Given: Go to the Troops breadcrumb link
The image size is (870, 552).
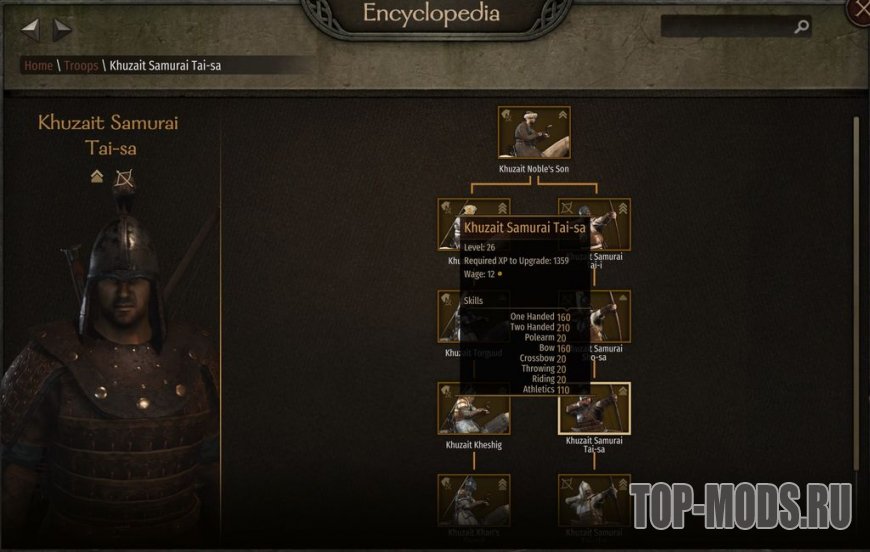Looking at the screenshot, I should (x=82, y=66).
